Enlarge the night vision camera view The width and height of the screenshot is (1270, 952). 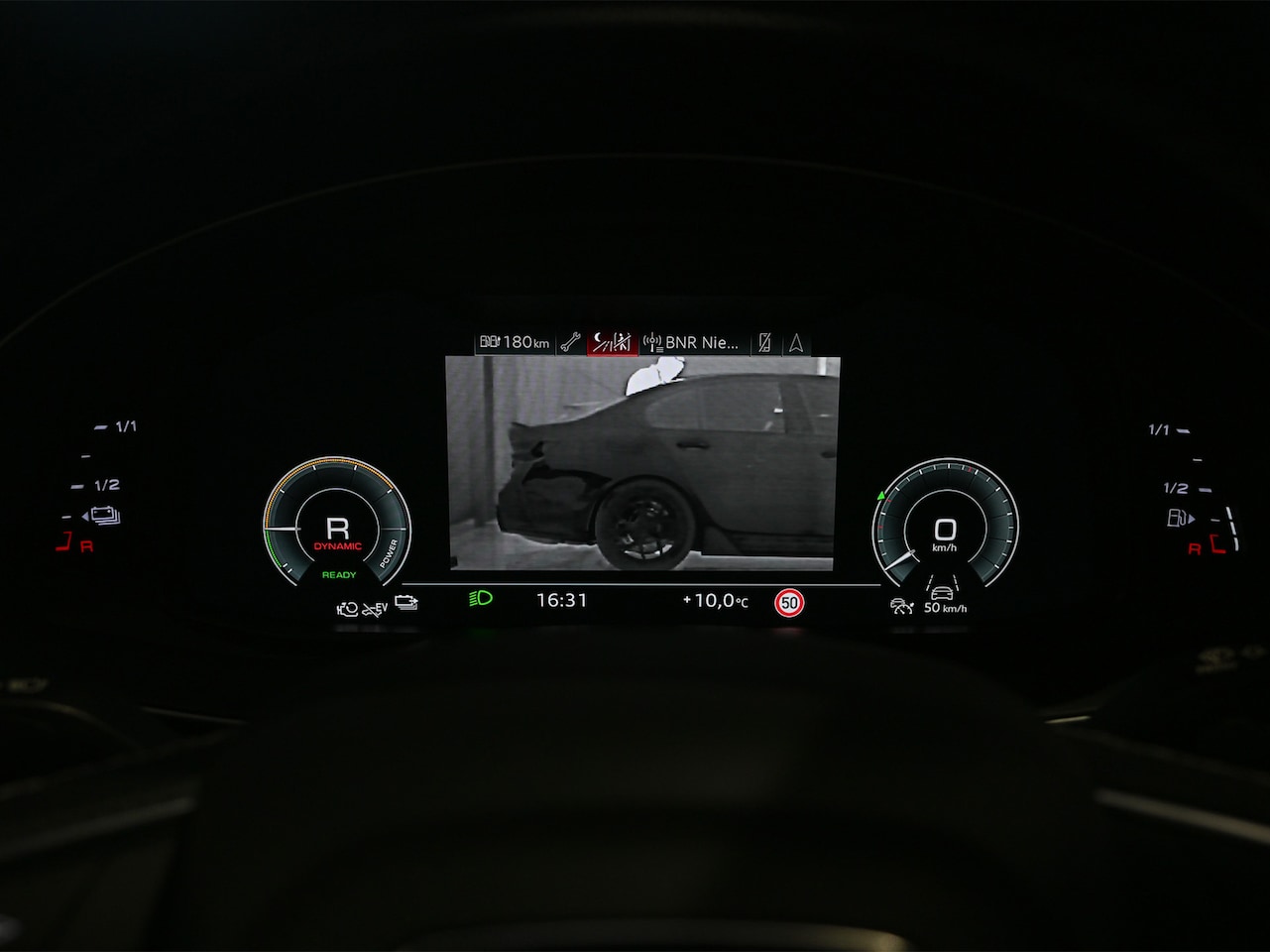(641, 463)
